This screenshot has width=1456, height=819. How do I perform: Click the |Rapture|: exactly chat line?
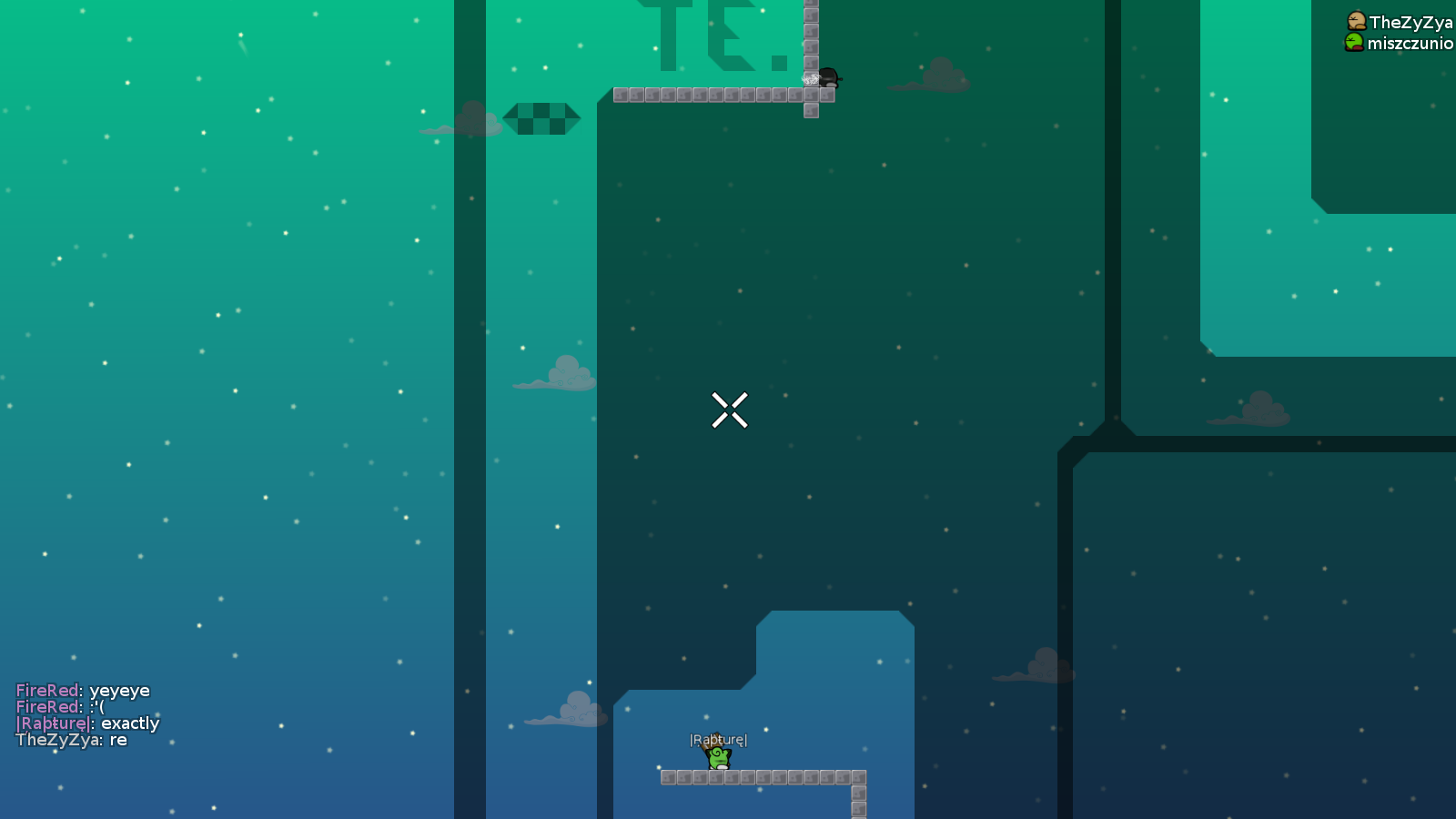[87, 723]
